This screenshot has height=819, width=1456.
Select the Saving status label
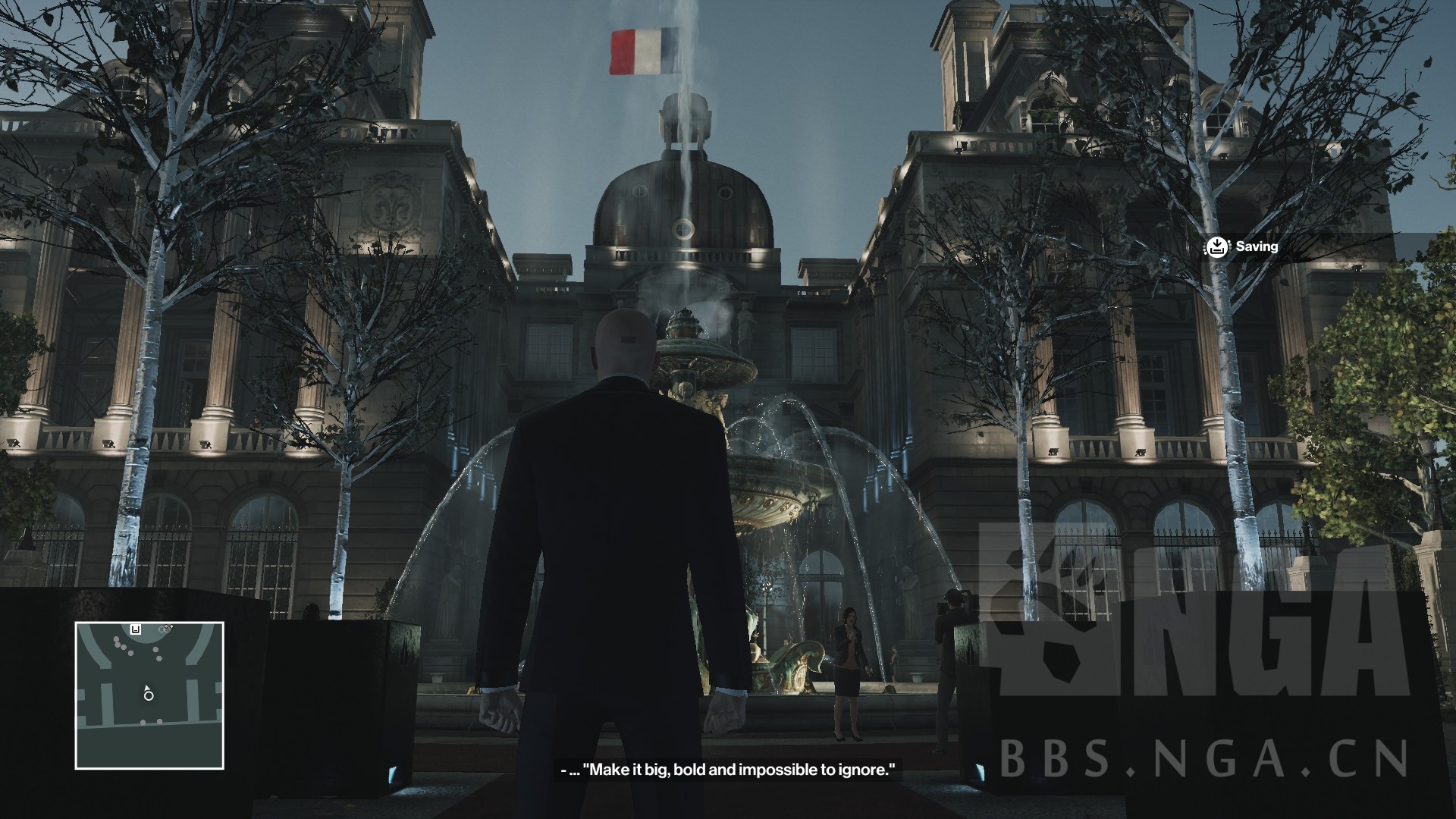point(1257,247)
